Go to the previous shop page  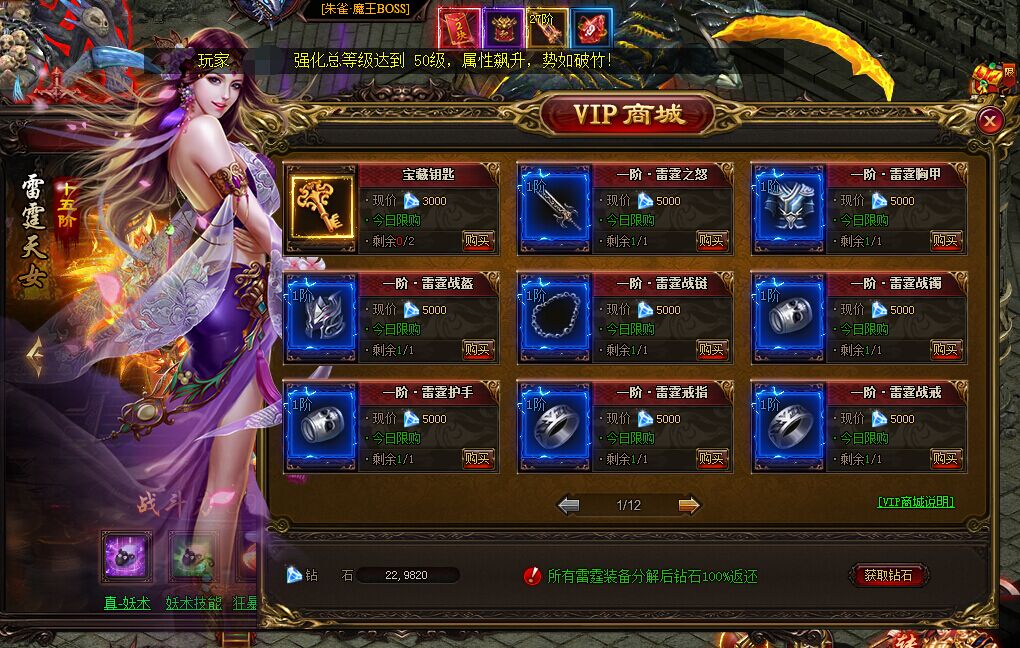point(569,505)
